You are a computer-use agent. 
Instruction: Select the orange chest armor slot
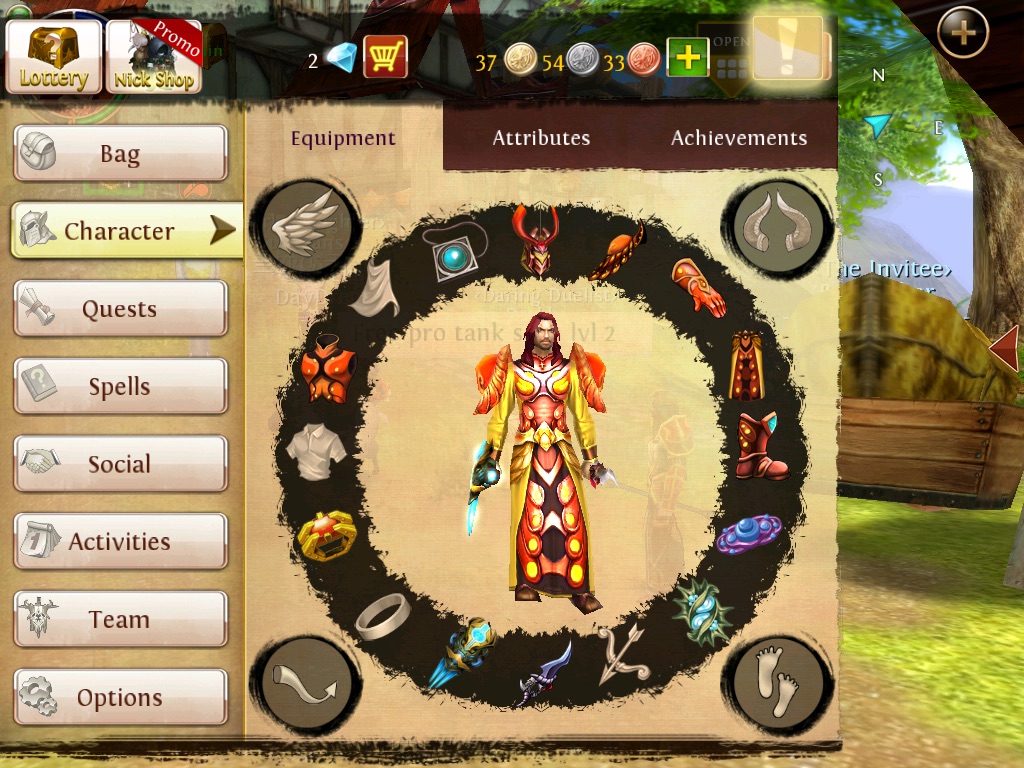pyautogui.click(x=328, y=369)
